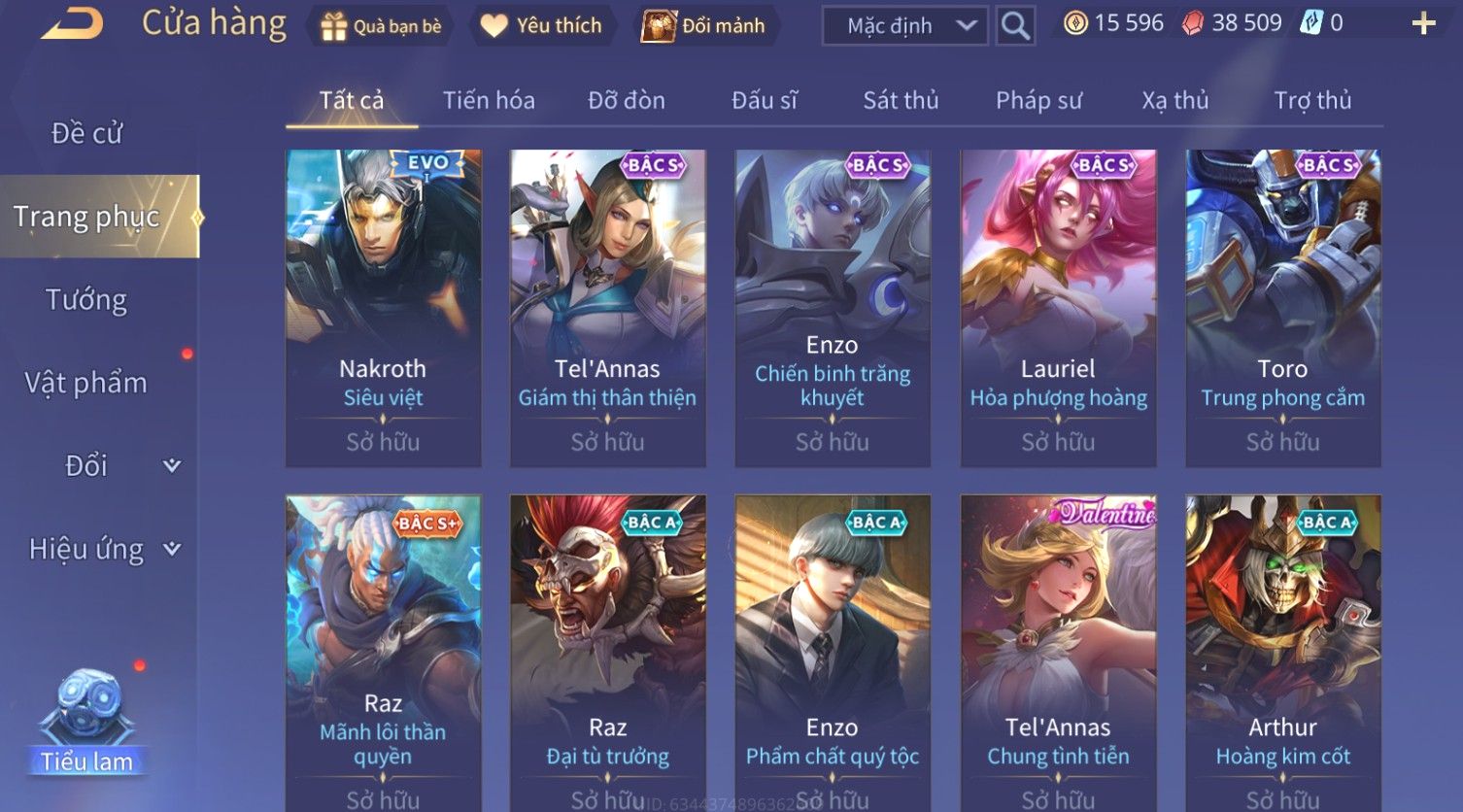
Task: Show the Sát thủ skins tab
Action: point(901,100)
